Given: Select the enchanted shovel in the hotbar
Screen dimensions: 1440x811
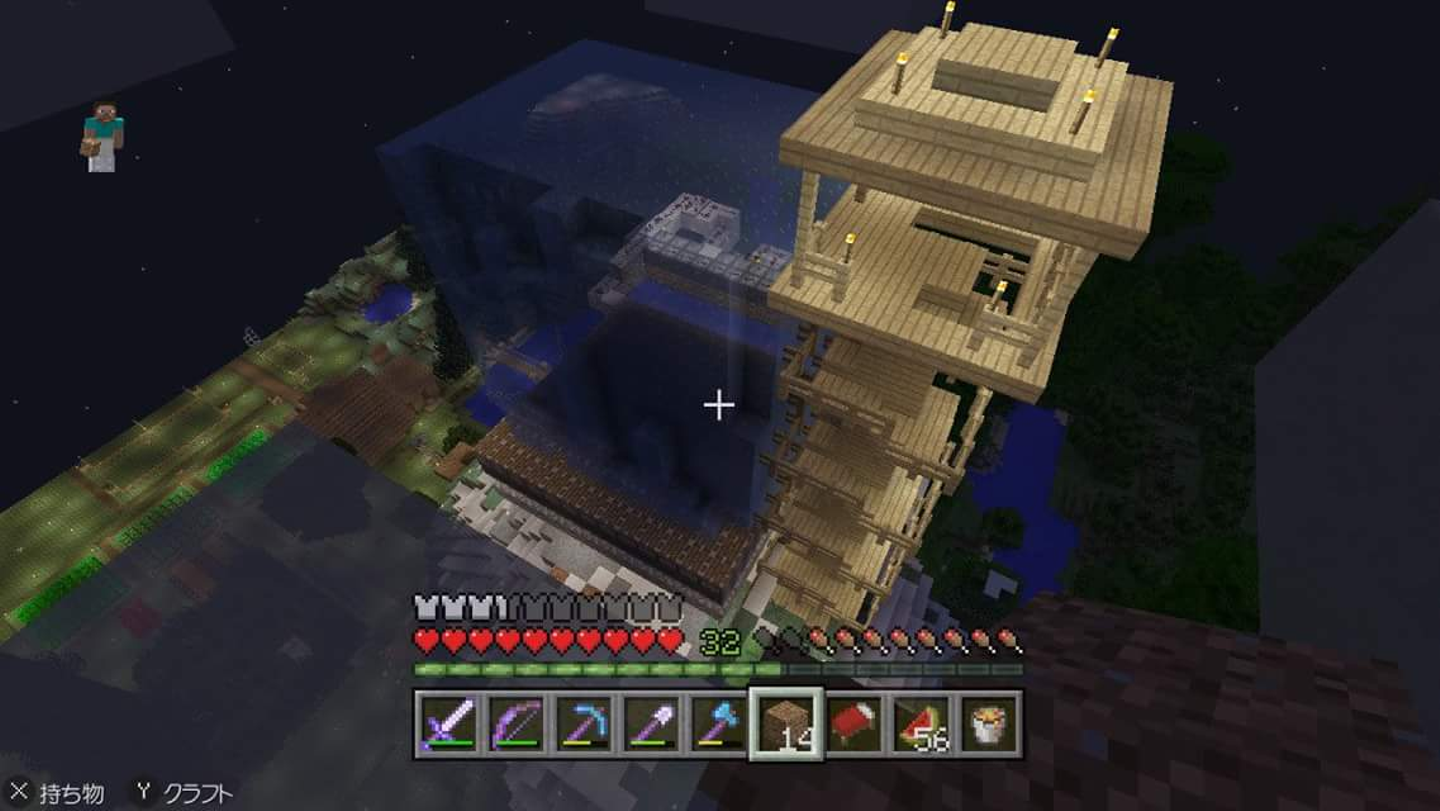Looking at the screenshot, I should click(x=650, y=723).
